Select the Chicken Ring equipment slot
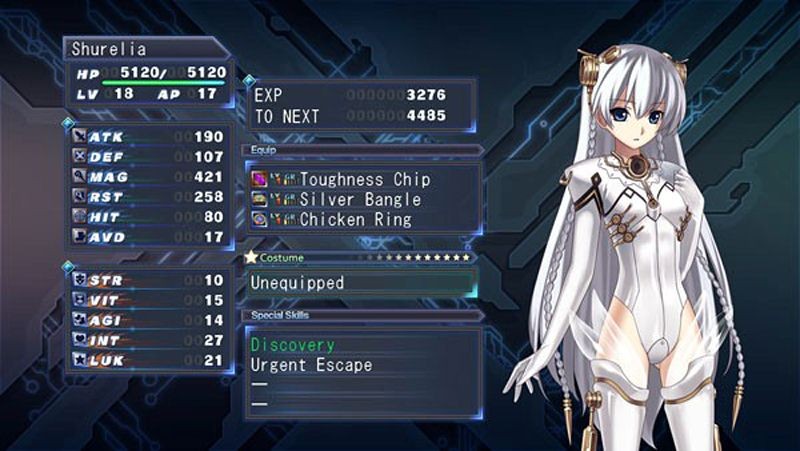This screenshot has height=451, width=800. click(355, 220)
